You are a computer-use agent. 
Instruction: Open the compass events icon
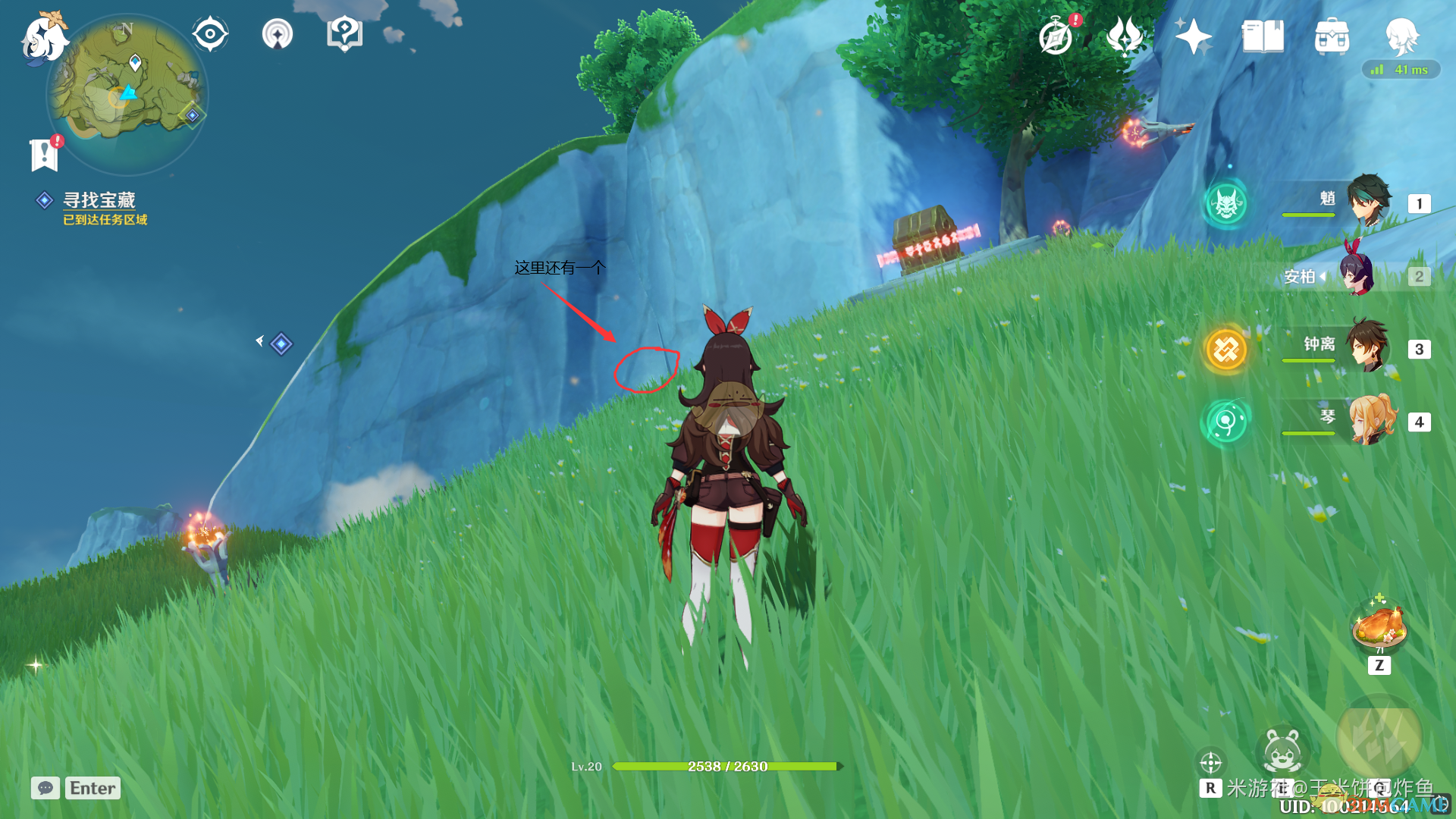[x=1056, y=36]
